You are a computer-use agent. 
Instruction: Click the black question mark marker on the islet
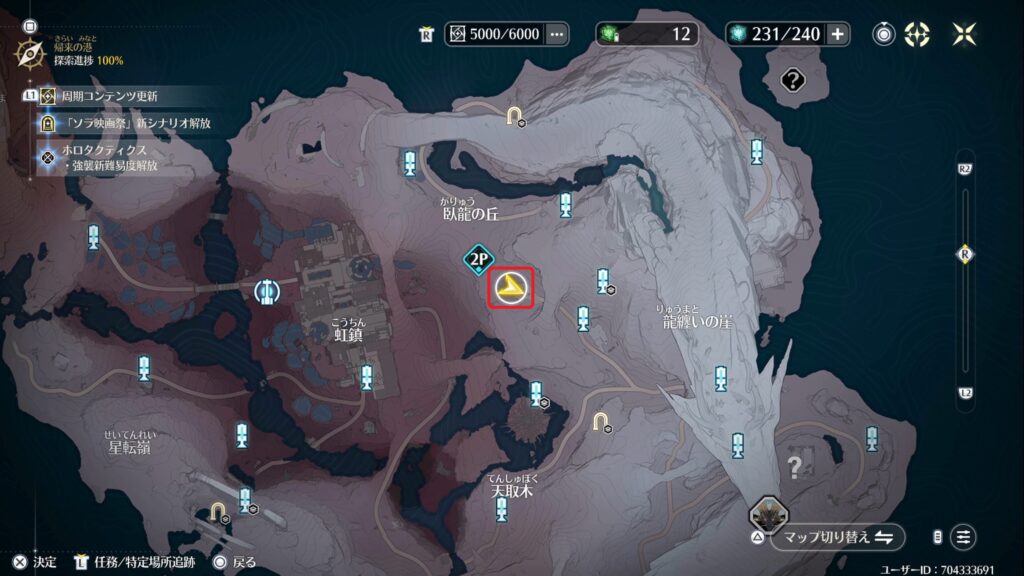pos(794,79)
